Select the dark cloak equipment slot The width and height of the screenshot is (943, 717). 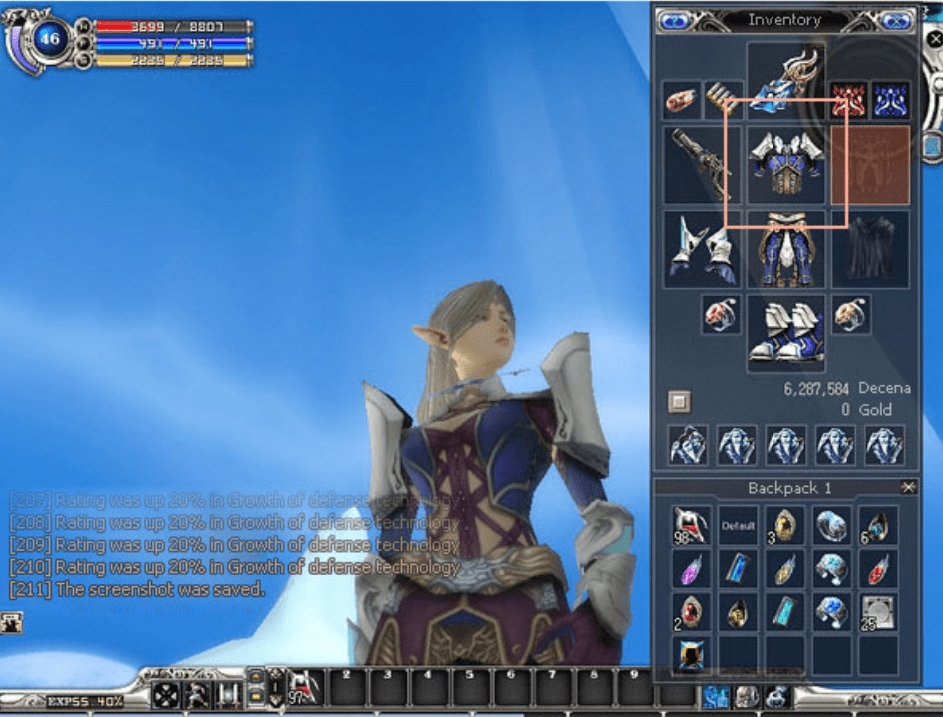[x=870, y=248]
